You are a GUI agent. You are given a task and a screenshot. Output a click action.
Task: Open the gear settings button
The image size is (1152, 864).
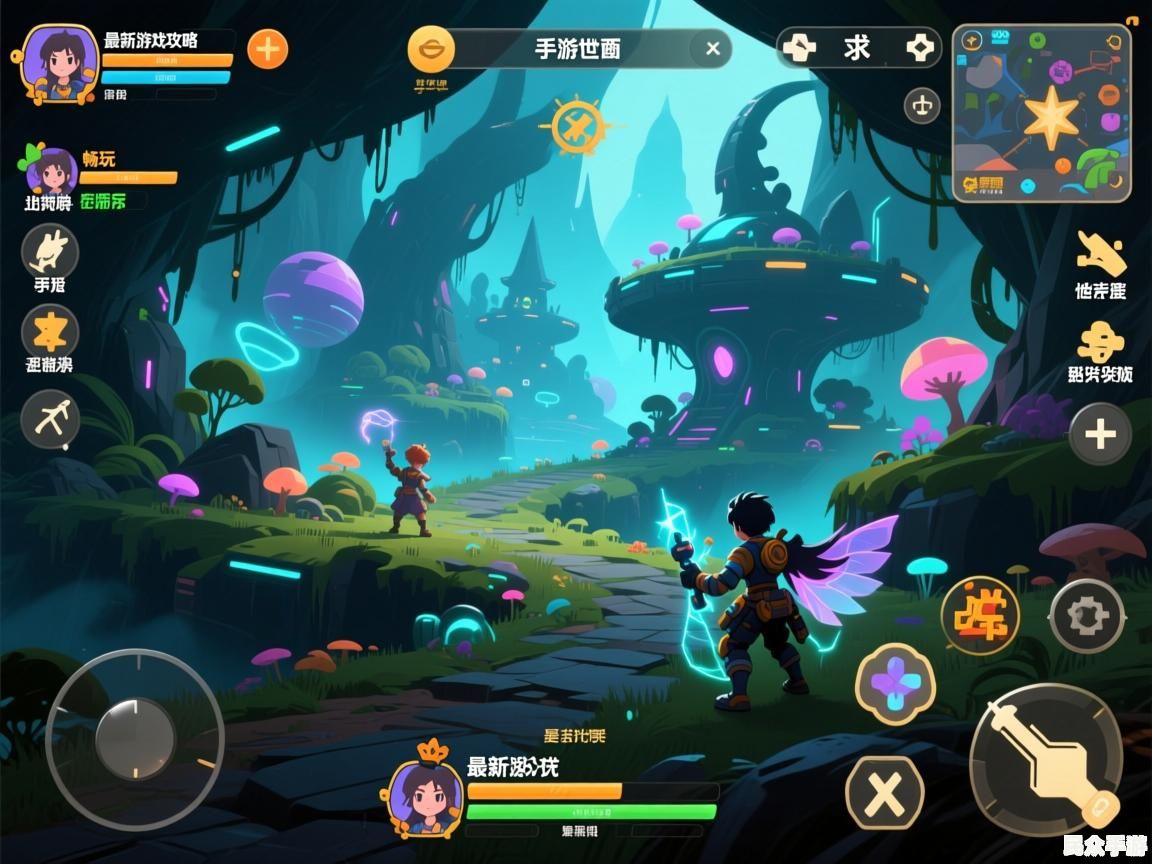pyautogui.click(x=1088, y=616)
